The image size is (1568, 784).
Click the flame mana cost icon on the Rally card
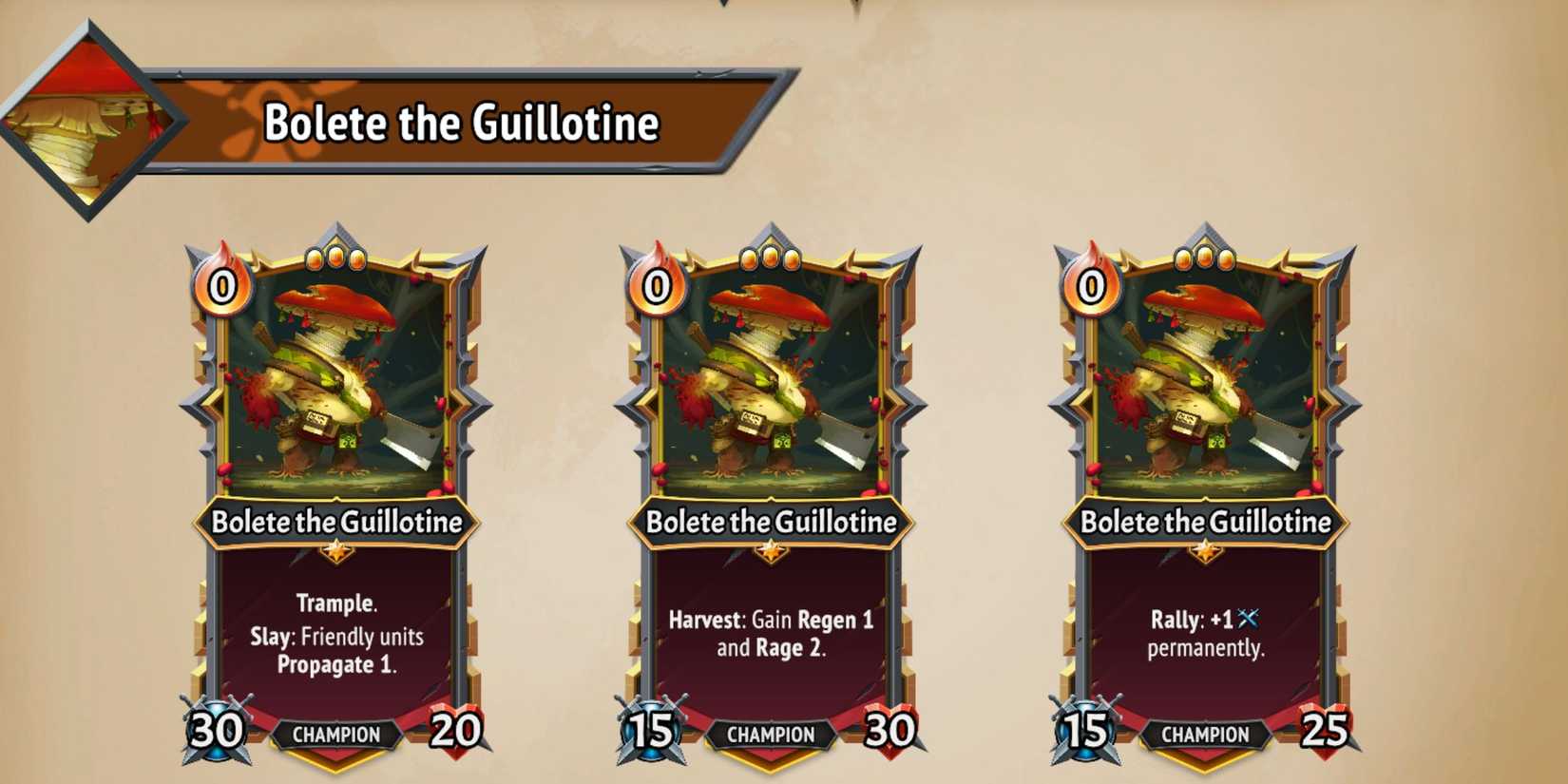pos(1091,283)
